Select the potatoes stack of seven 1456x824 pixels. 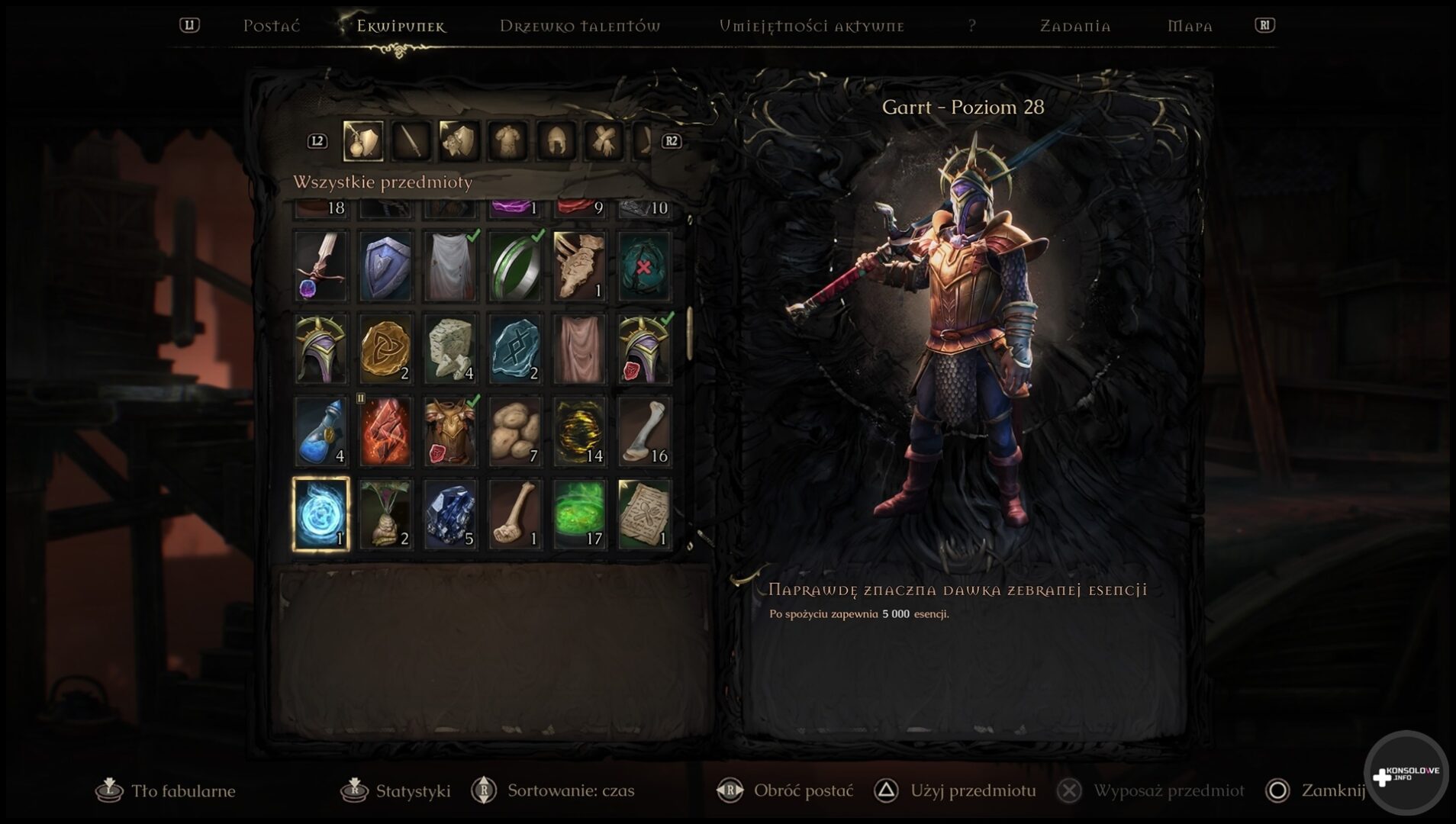[515, 431]
